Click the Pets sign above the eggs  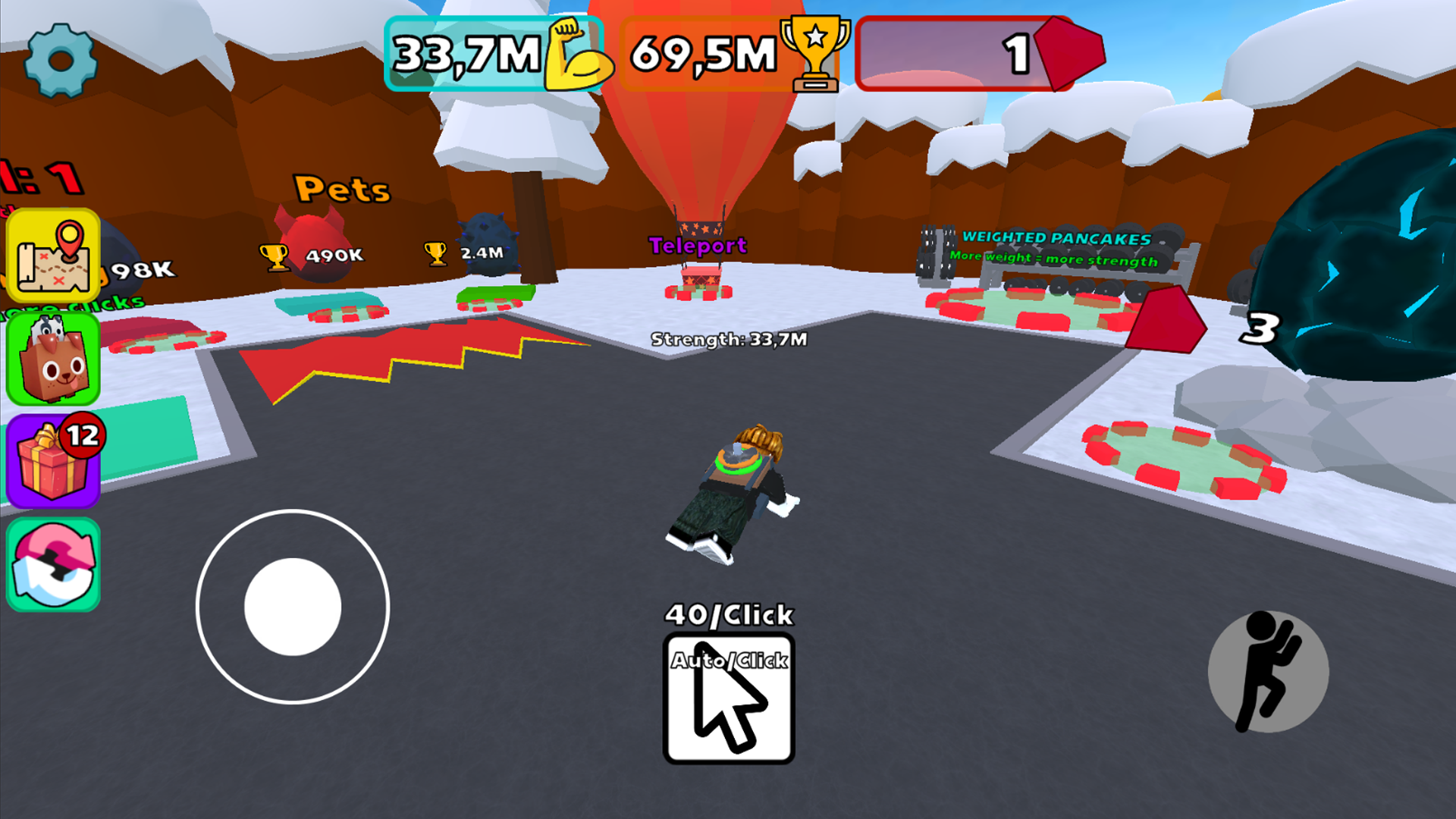tap(341, 189)
